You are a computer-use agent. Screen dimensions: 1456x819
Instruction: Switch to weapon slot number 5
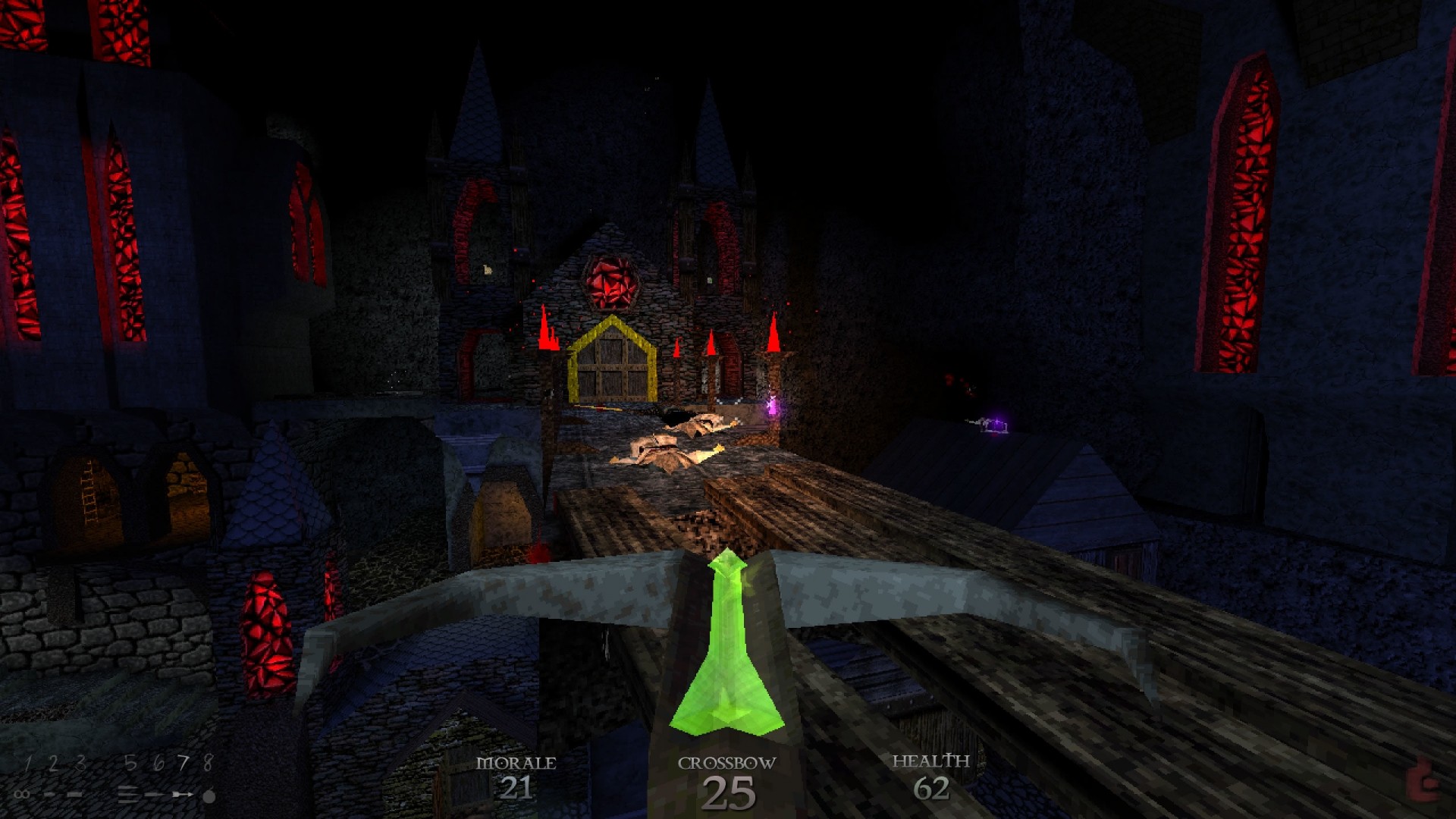click(x=130, y=764)
